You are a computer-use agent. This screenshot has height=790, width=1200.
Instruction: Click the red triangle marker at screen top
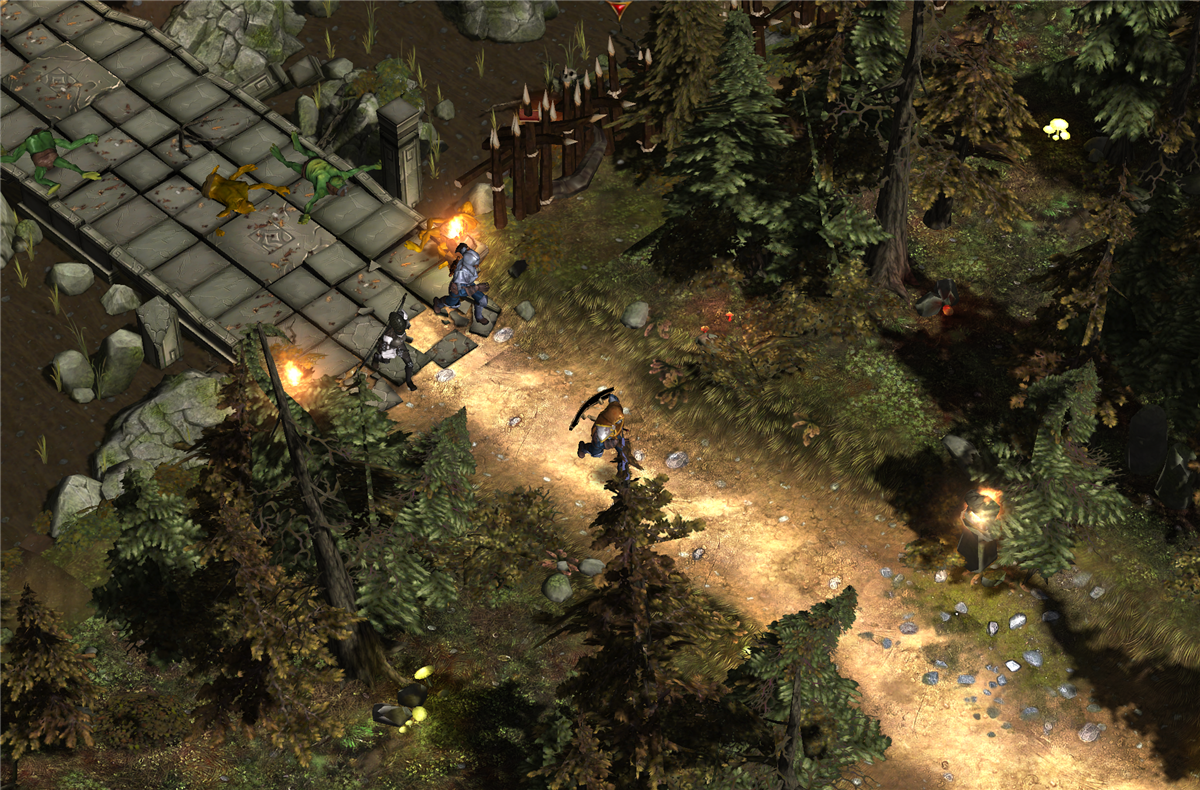click(x=619, y=9)
